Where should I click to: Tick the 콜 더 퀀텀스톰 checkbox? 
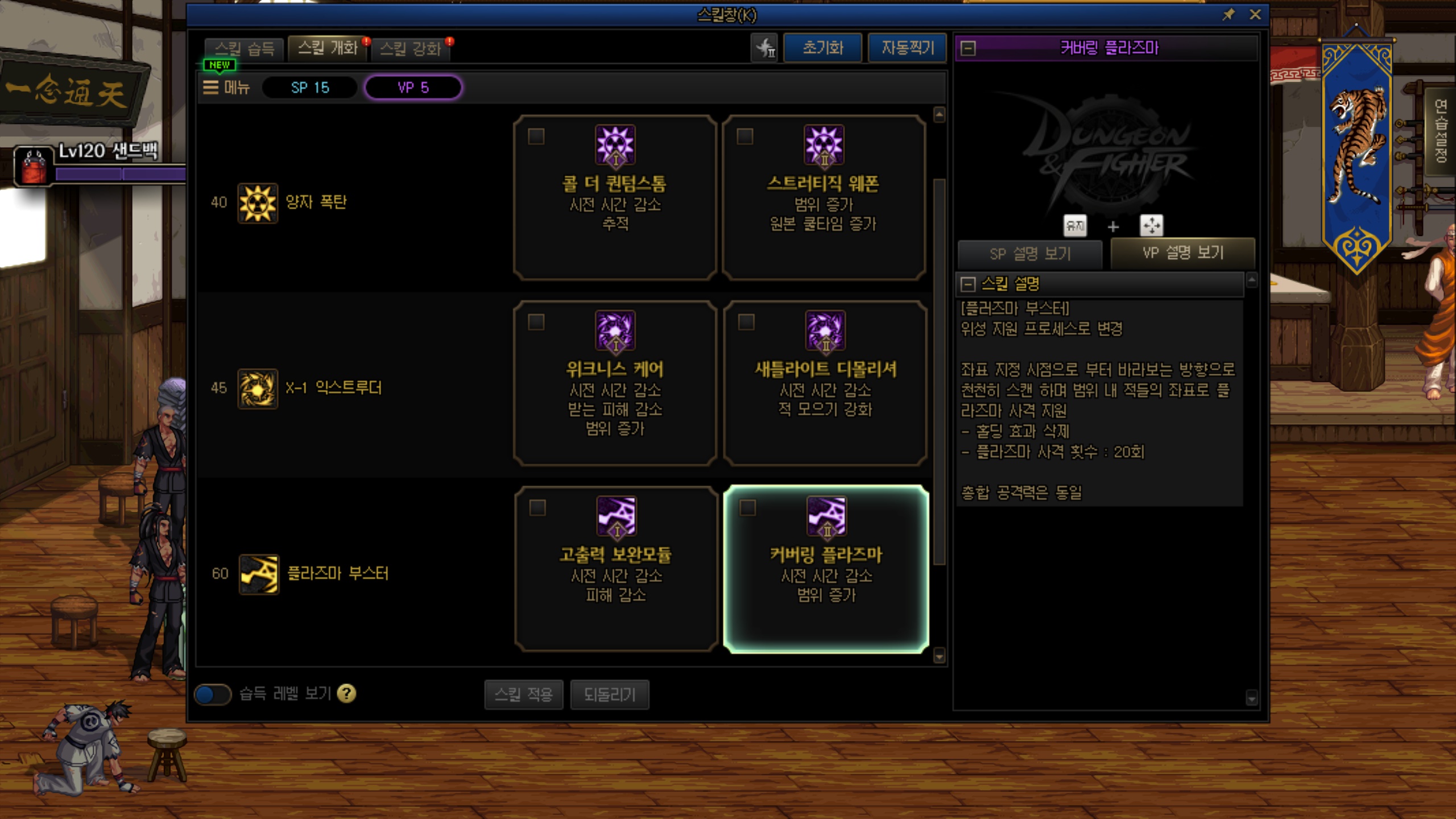[x=536, y=136]
